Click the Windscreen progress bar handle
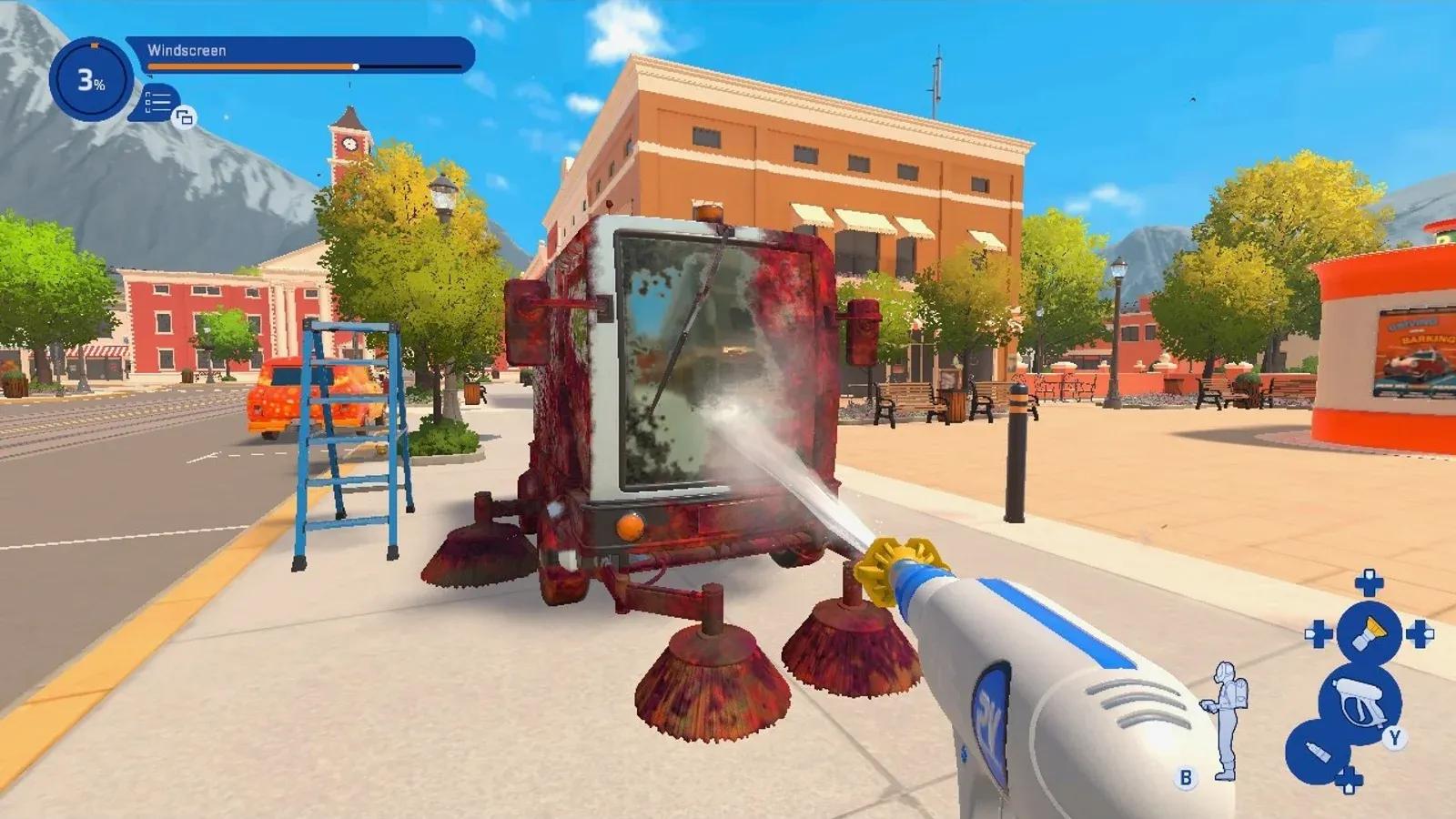The image size is (1456, 819). pos(355,66)
